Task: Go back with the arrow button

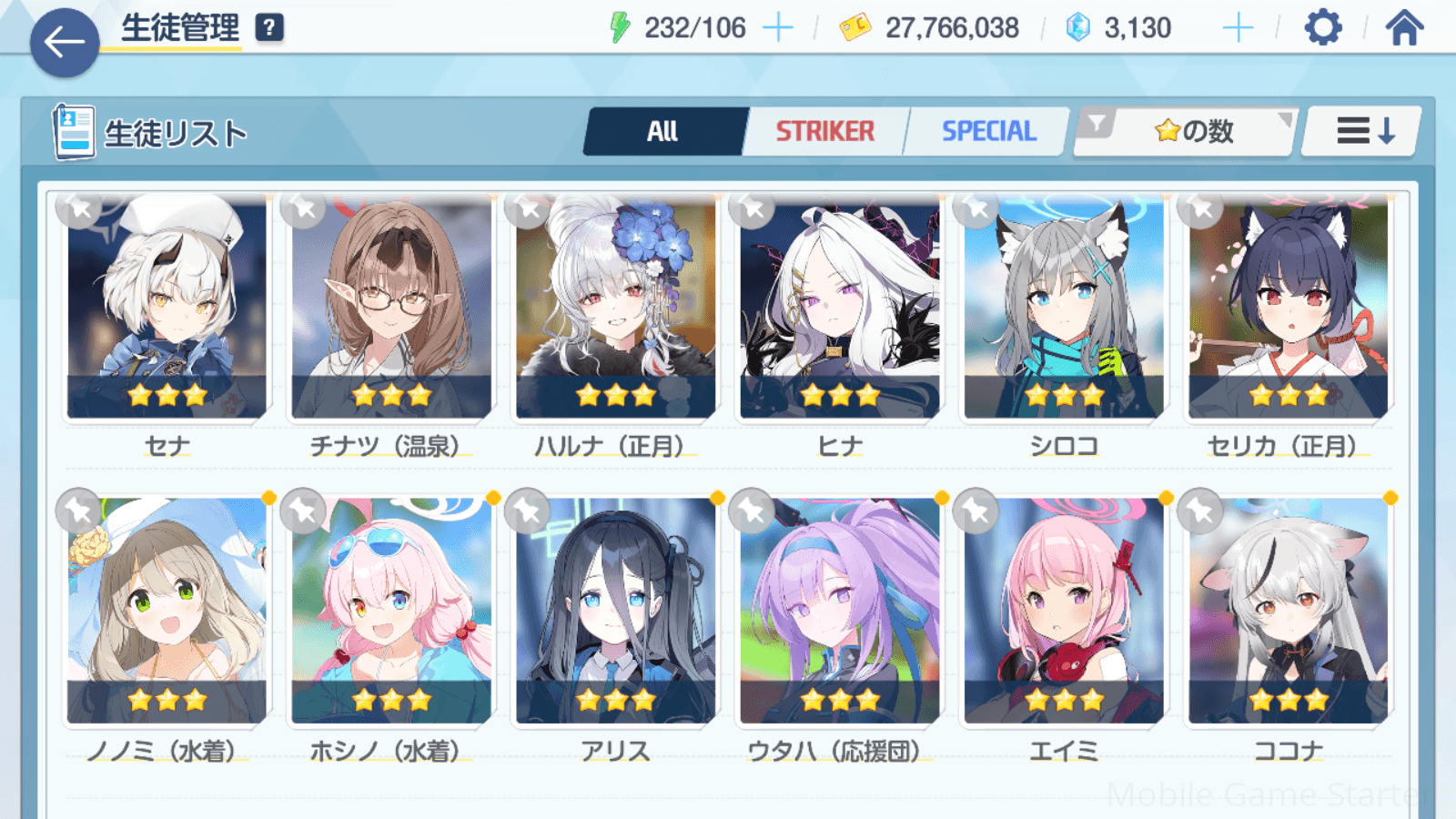Action: click(x=65, y=42)
